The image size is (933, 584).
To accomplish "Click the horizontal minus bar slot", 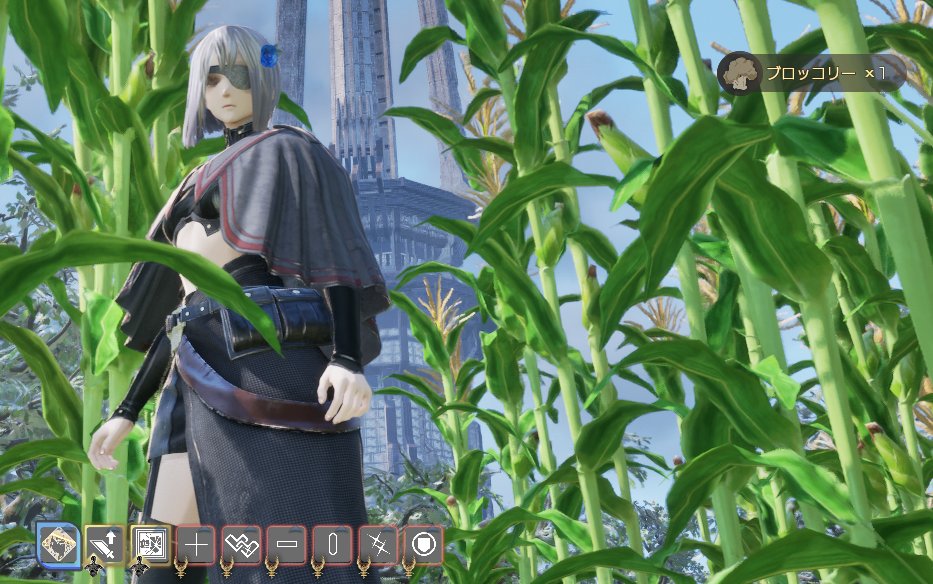I will tap(287, 545).
